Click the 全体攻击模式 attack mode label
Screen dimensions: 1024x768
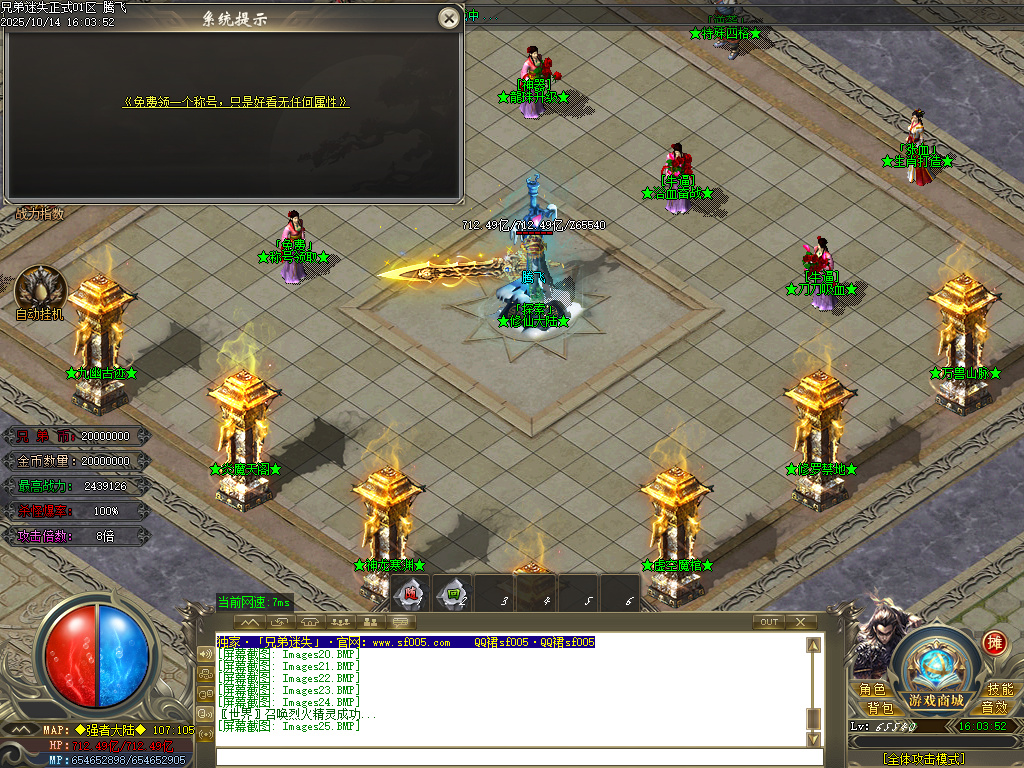(923, 759)
